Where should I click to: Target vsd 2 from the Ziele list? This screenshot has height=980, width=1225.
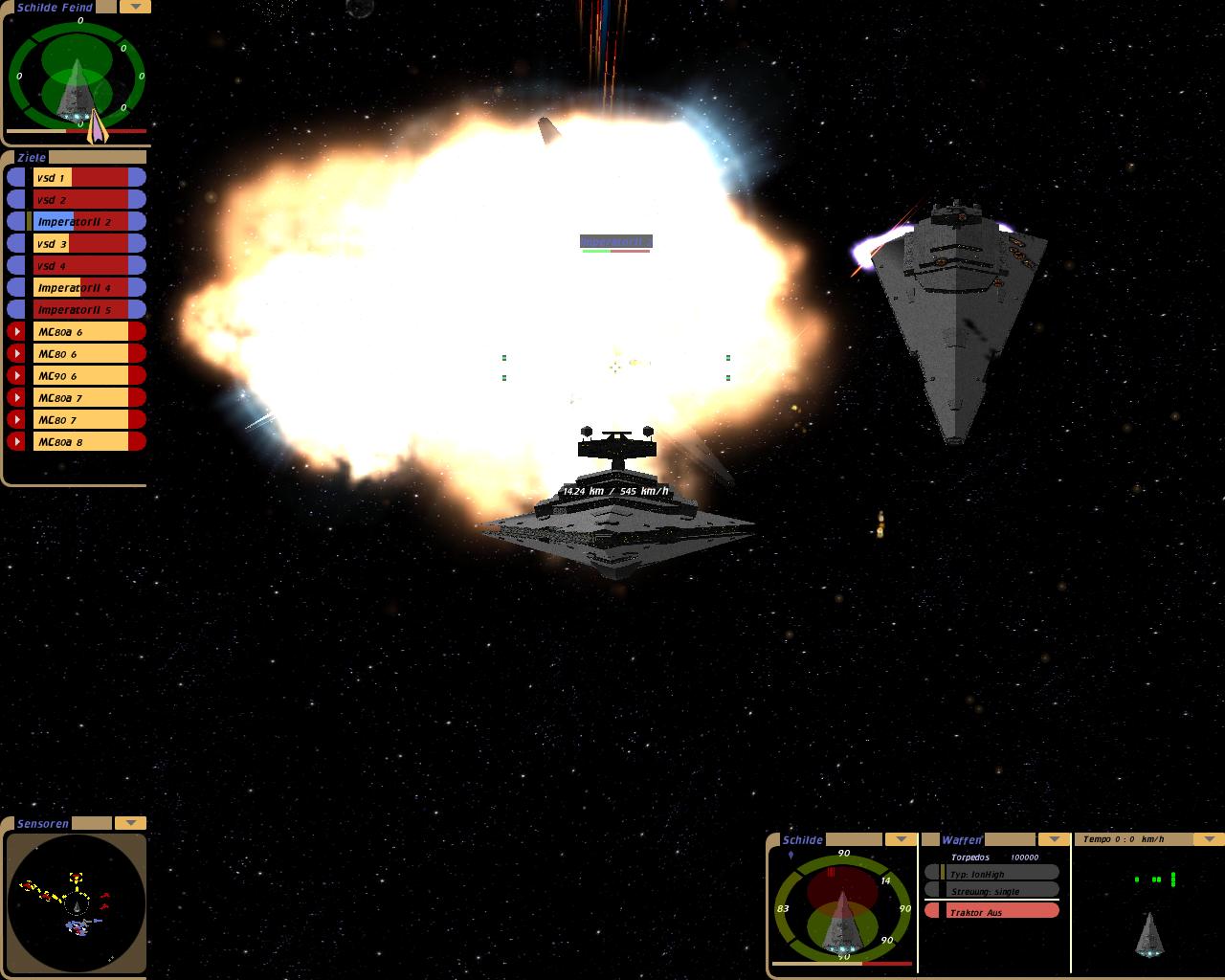coord(80,199)
